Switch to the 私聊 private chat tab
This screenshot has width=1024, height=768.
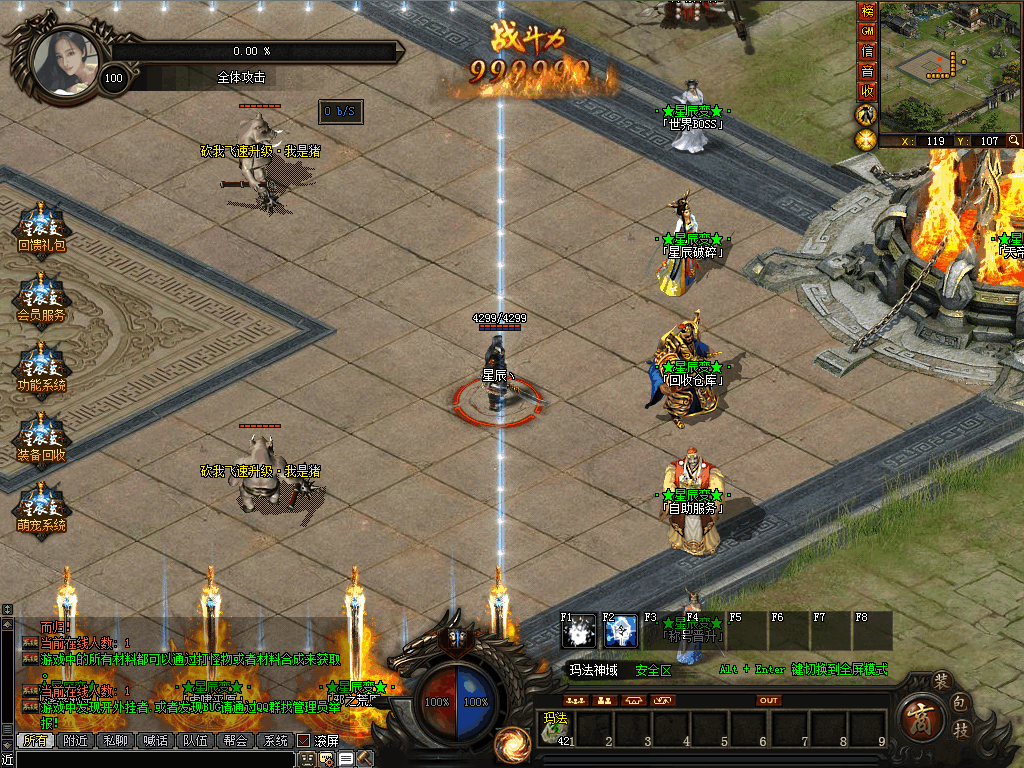pos(115,741)
